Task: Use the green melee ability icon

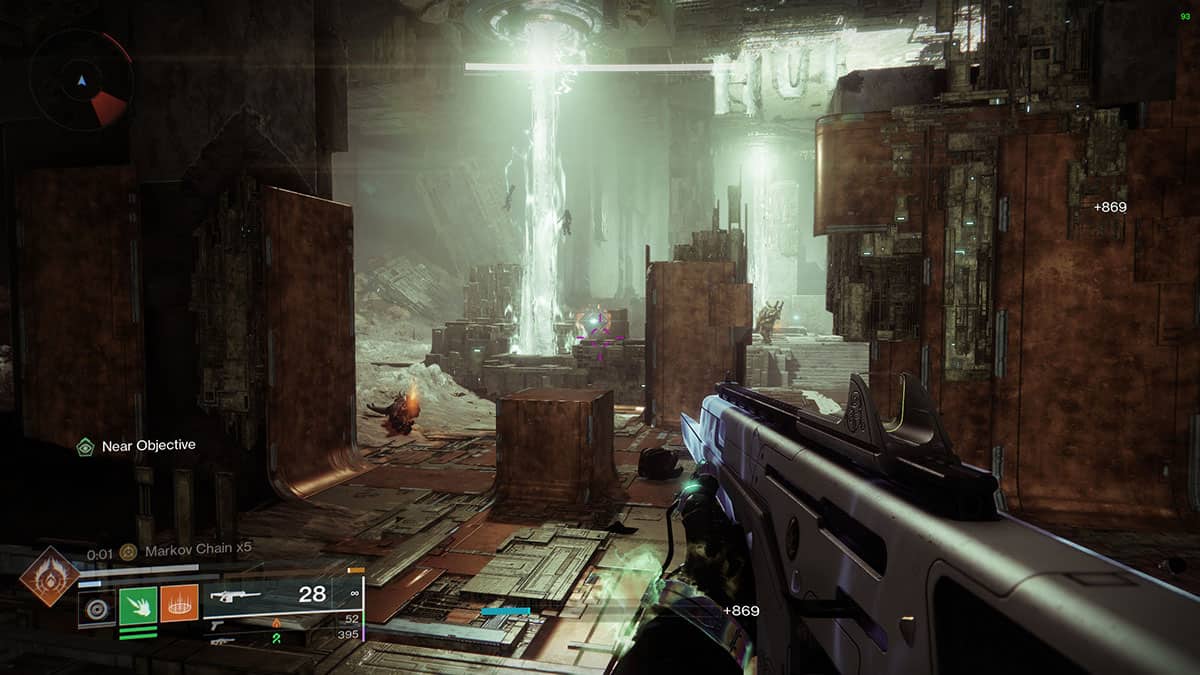Action: point(138,604)
